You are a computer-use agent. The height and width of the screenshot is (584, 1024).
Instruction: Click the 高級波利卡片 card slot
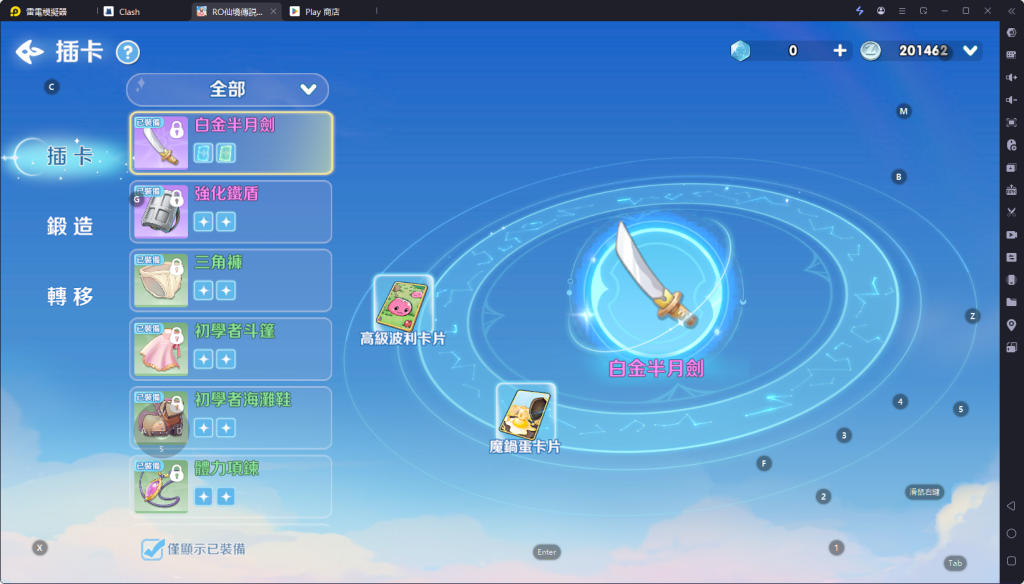(403, 303)
